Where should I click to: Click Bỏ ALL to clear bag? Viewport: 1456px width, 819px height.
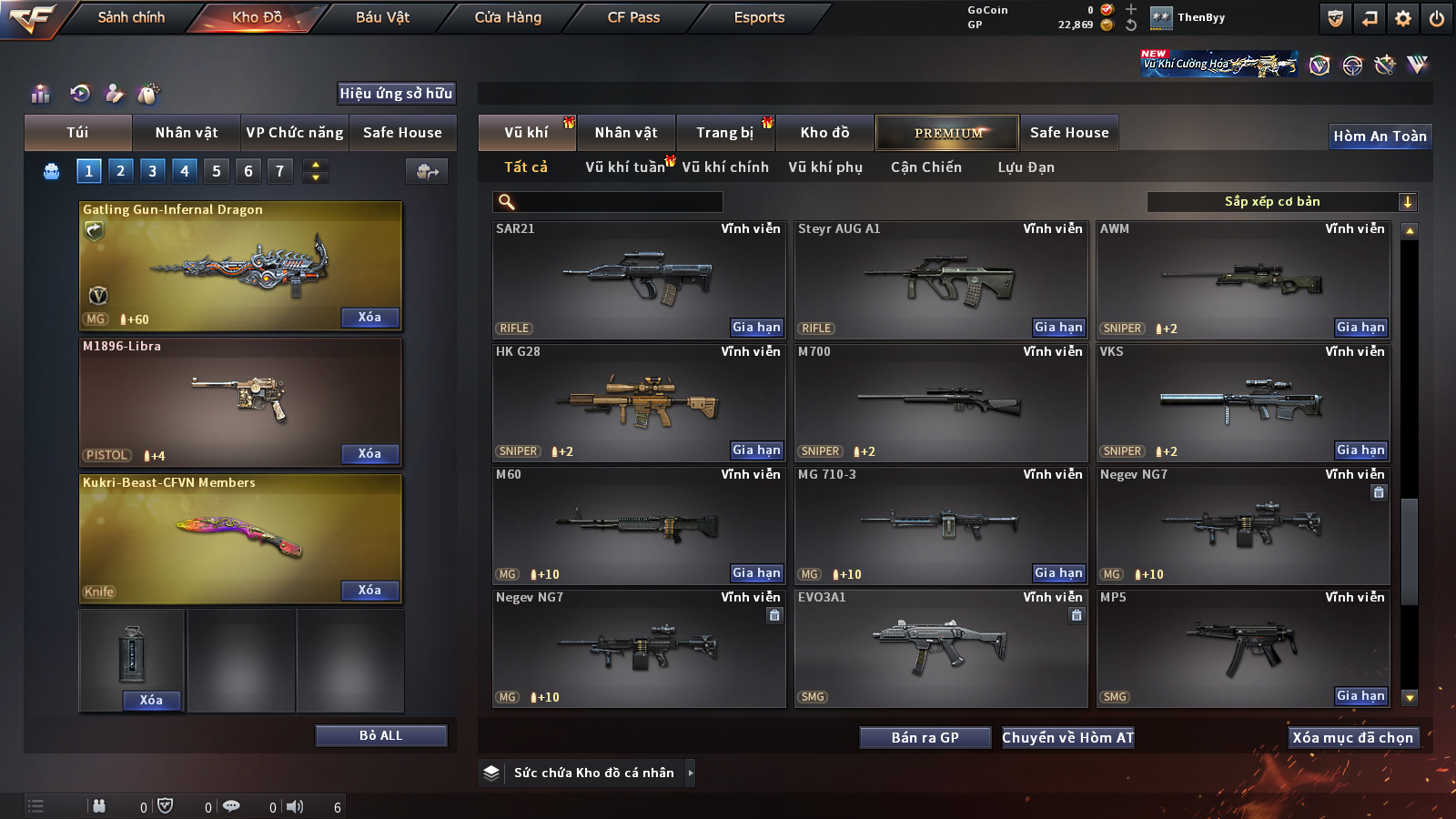coord(380,735)
